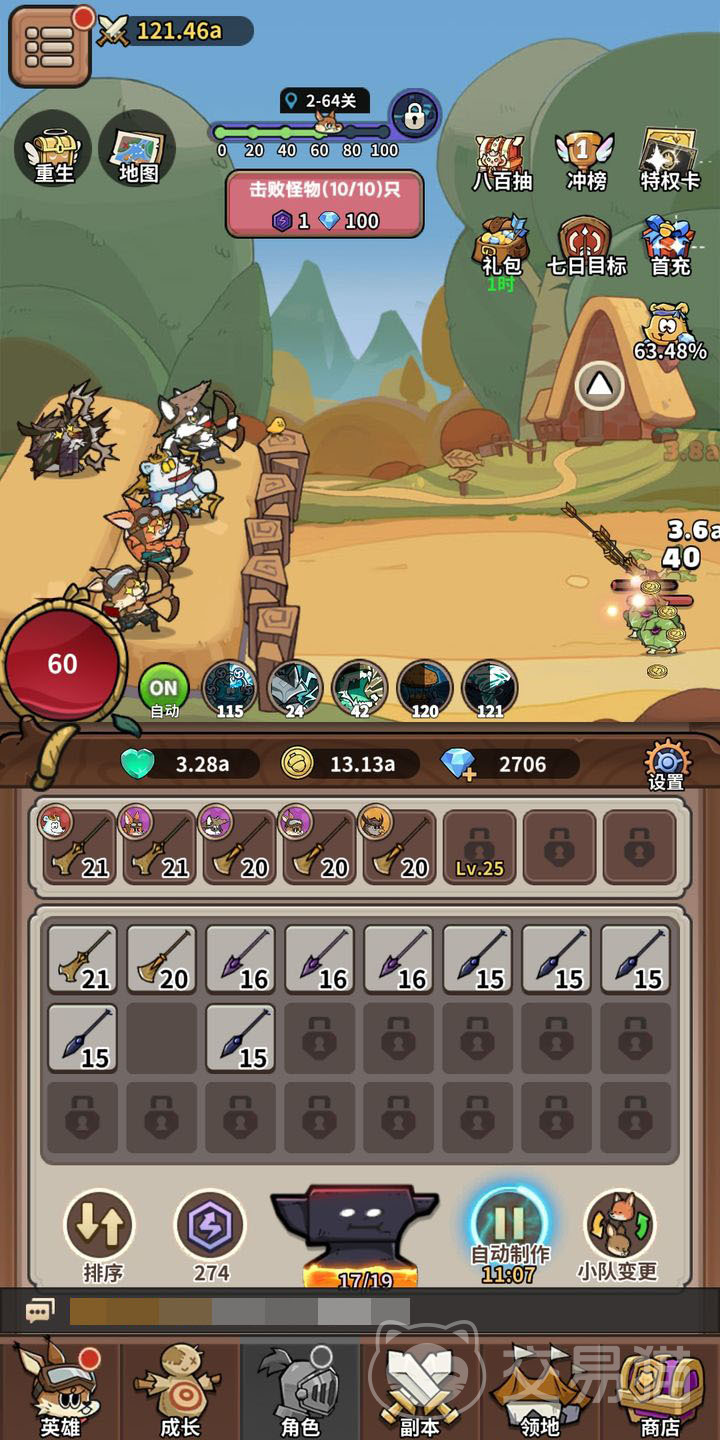Toggle the green ON 自动 auto button

pyautogui.click(x=164, y=691)
